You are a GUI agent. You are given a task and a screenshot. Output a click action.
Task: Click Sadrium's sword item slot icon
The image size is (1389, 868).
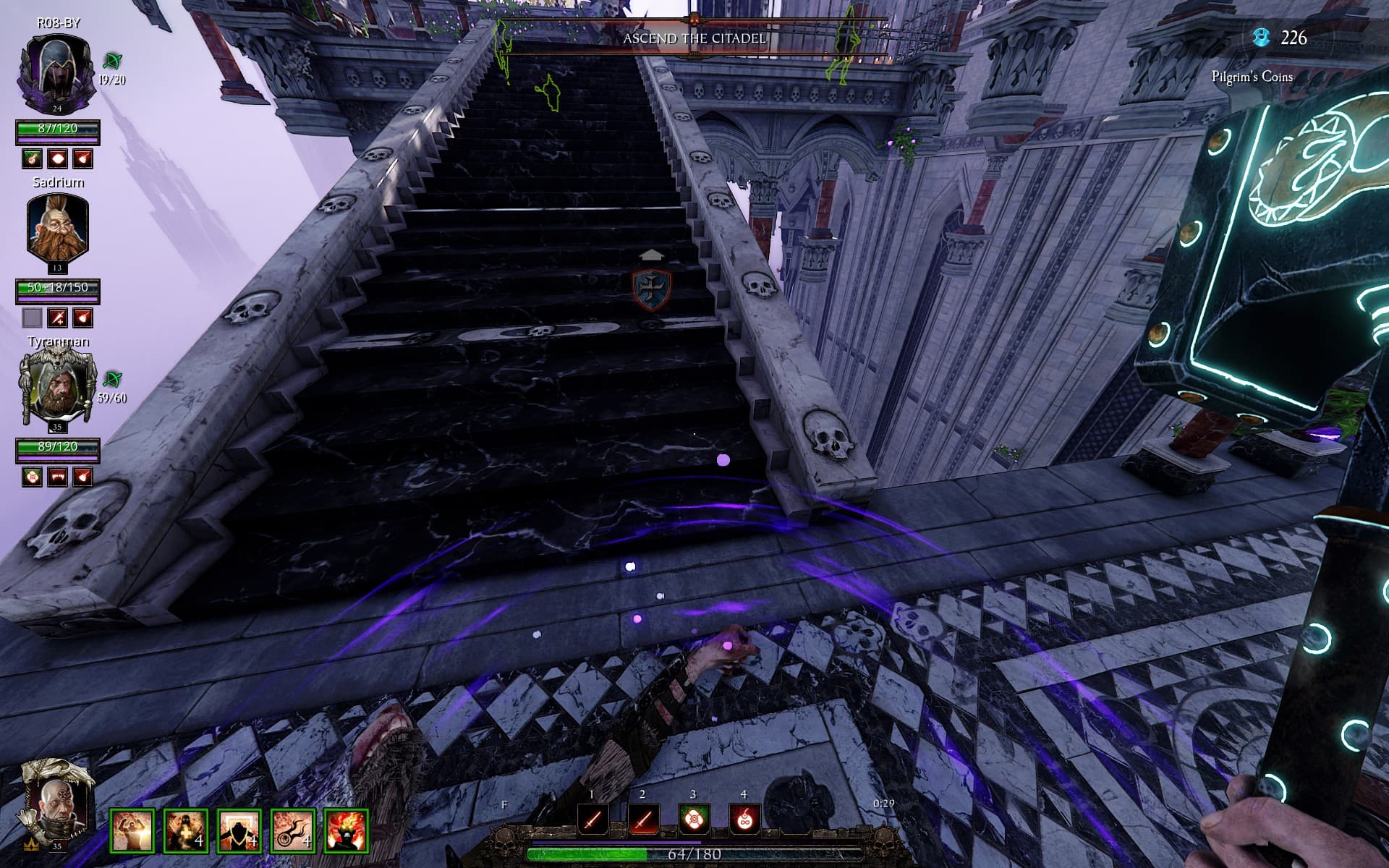(57, 318)
